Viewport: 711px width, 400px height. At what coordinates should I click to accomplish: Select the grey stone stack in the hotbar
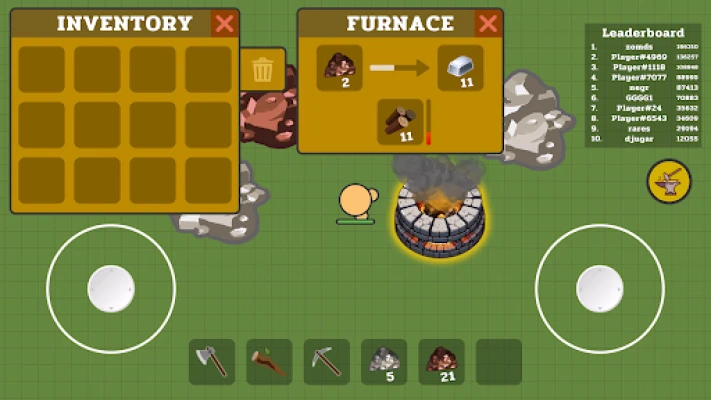tap(384, 362)
